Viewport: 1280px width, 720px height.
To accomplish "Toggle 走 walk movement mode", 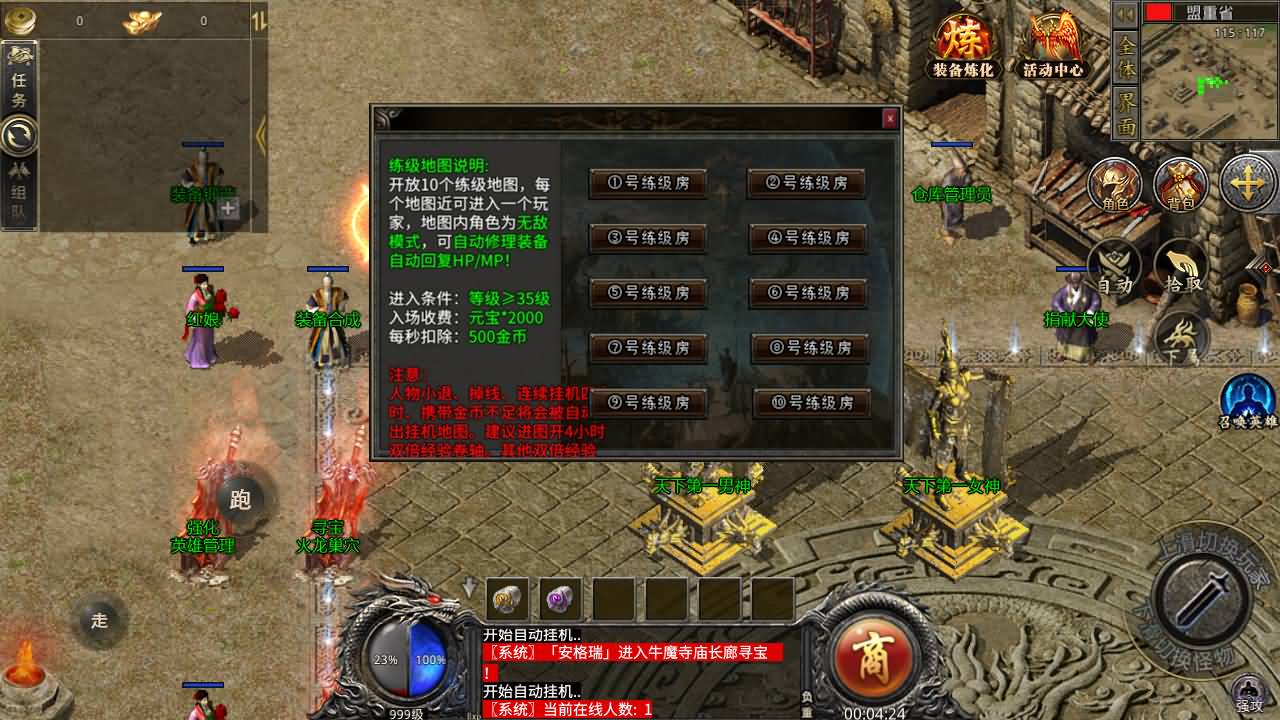I will (102, 621).
